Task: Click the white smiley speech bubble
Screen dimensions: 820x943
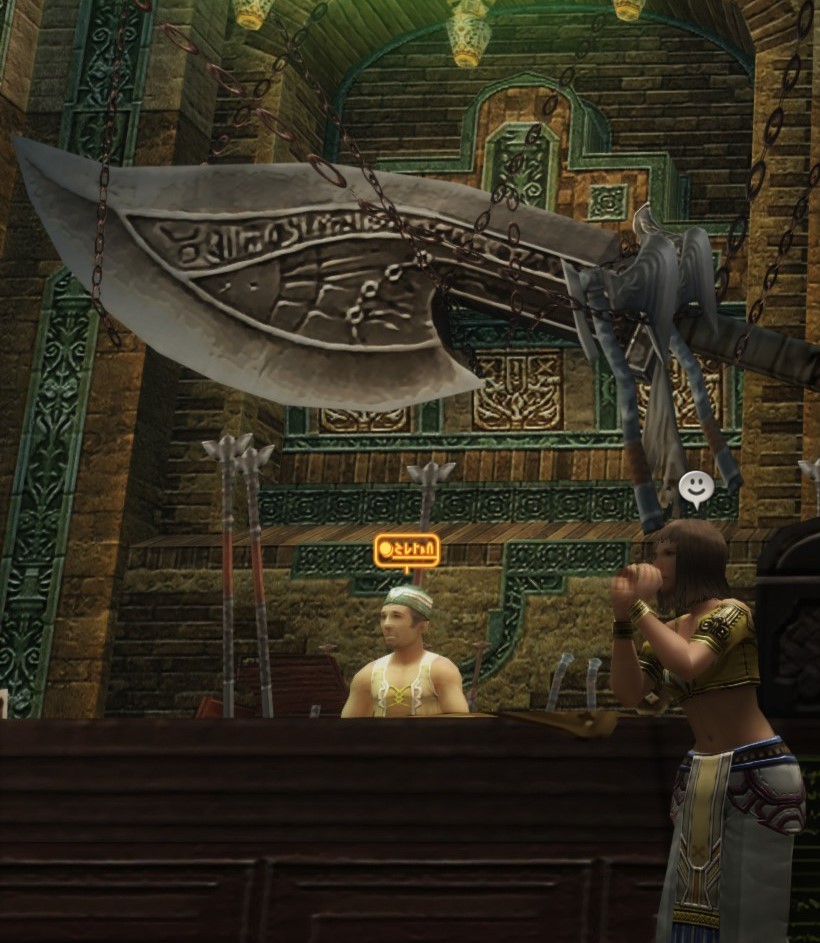Action: tap(696, 488)
